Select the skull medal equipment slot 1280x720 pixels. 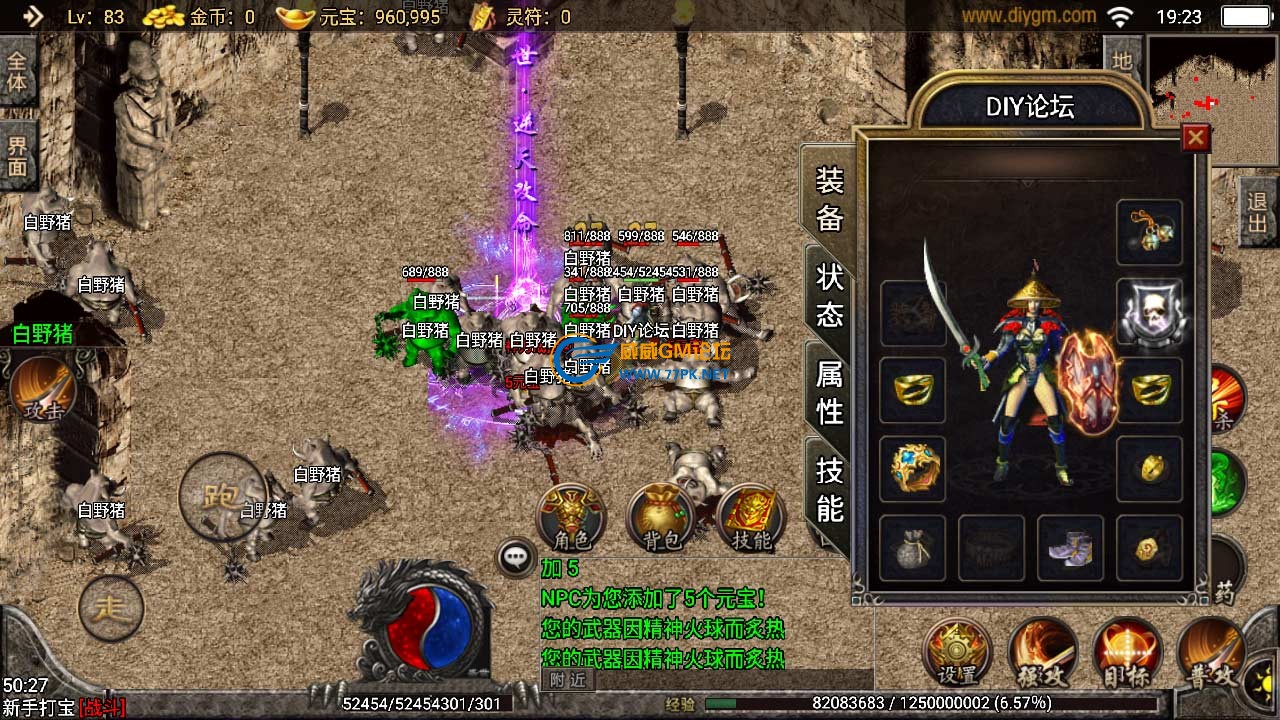coord(1149,312)
